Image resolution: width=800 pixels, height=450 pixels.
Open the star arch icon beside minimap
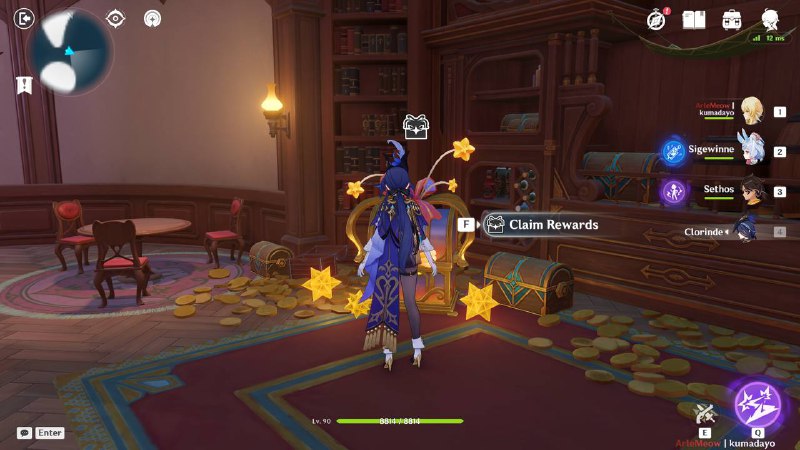coord(152,18)
